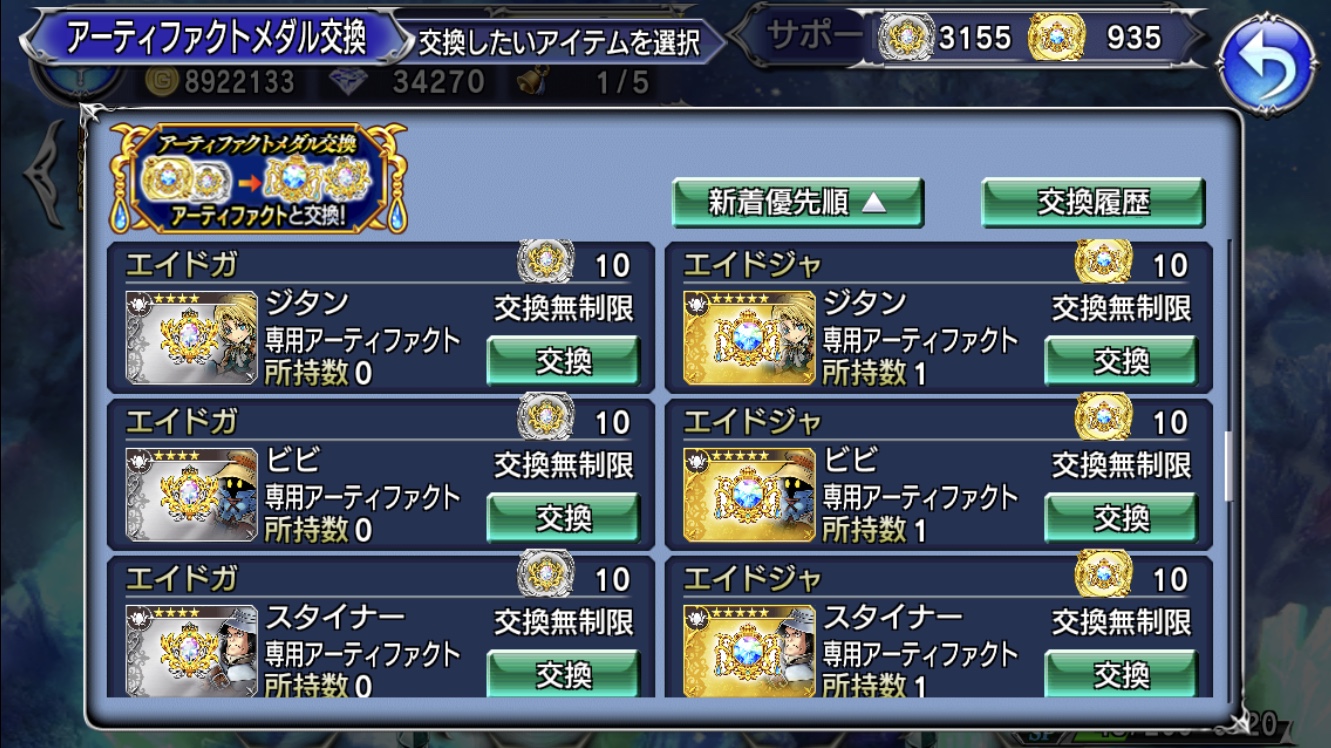Exchange Vivi's gold エイドジャ artifact
The height and width of the screenshot is (748, 1331).
point(1123,519)
